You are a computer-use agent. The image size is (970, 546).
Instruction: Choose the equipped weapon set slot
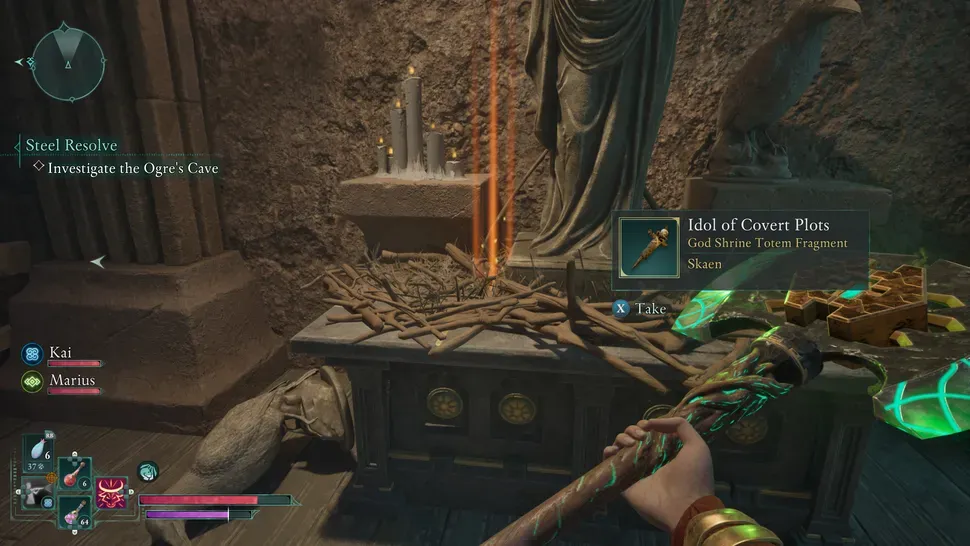[35, 495]
